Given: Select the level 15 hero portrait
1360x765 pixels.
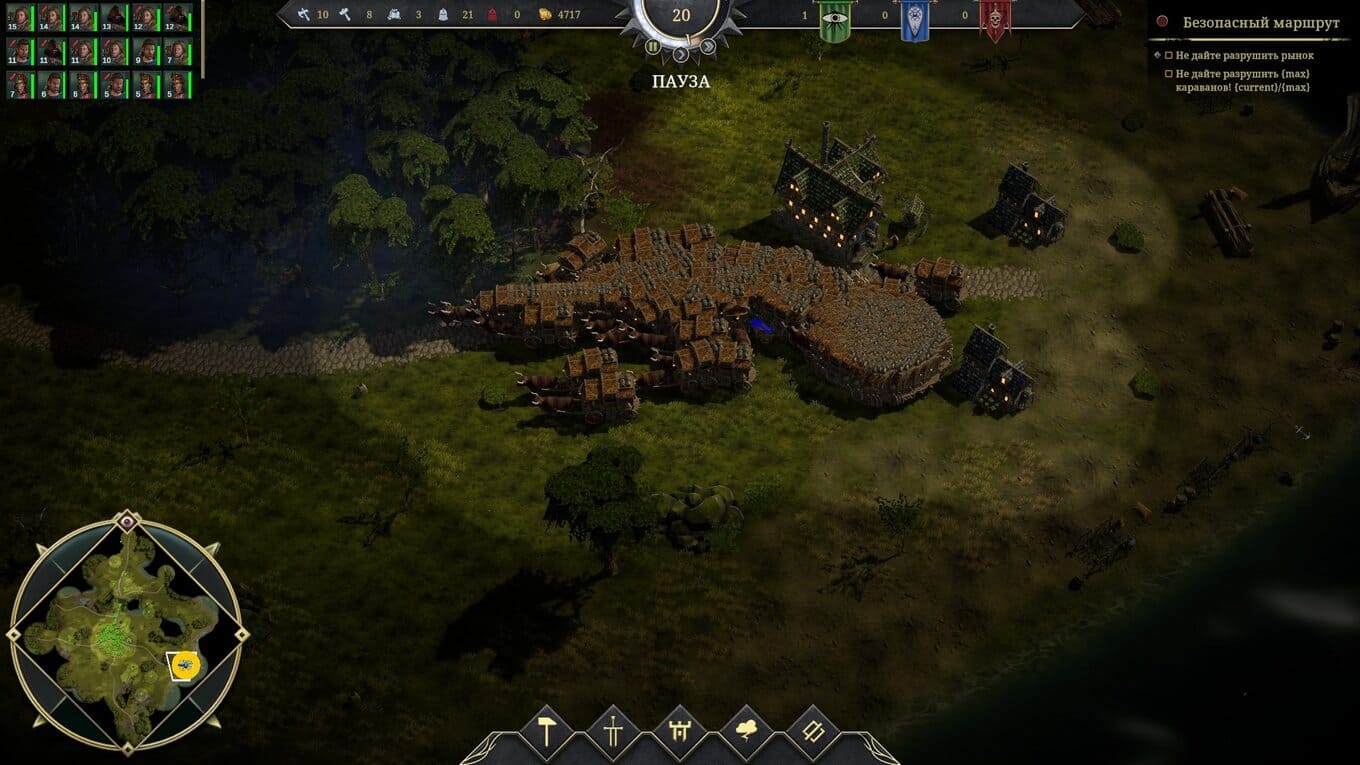Looking at the screenshot, I should pos(19,18).
